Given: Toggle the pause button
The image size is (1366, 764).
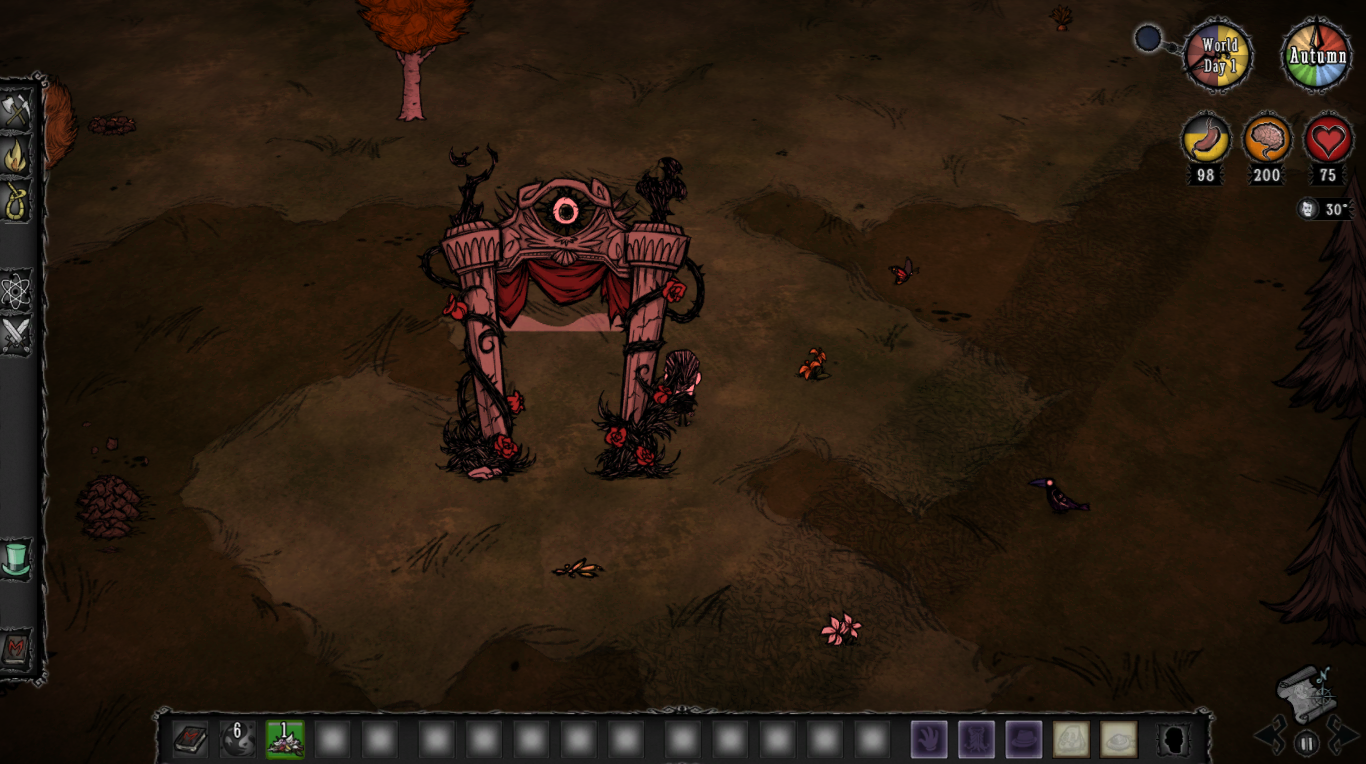Looking at the screenshot, I should click(x=1306, y=741).
